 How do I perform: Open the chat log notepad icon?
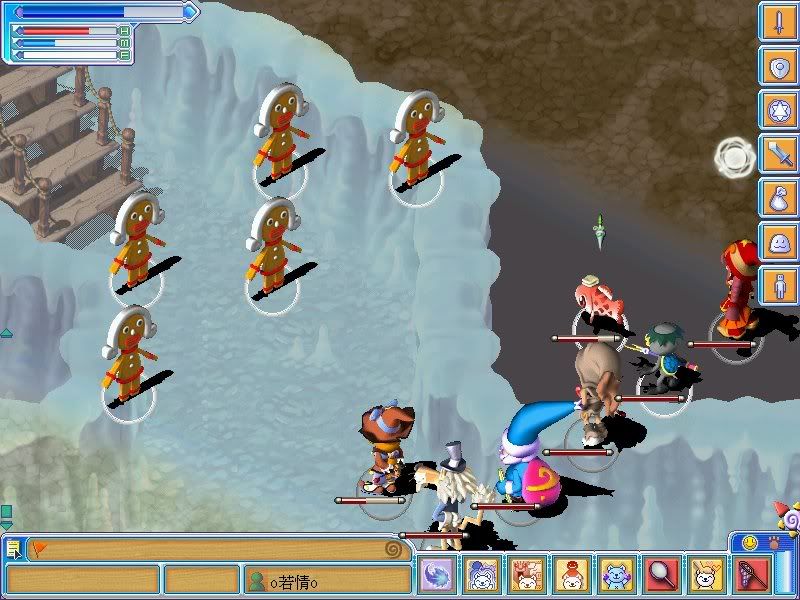12,549
